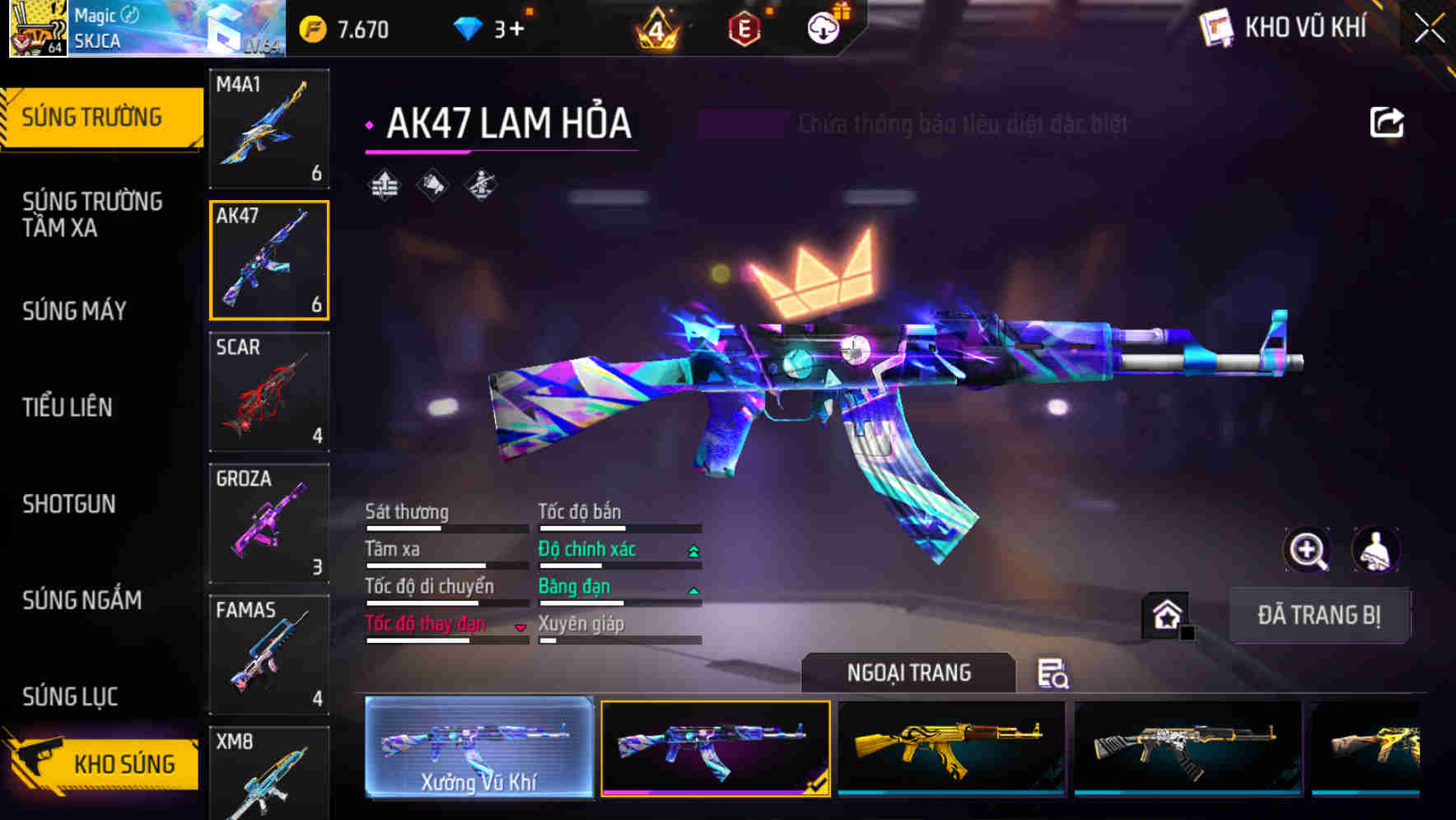1456x820 pixels.
Task: Switch to SÚNG TRƯỜNG TẦM XA category
Action: 92,214
